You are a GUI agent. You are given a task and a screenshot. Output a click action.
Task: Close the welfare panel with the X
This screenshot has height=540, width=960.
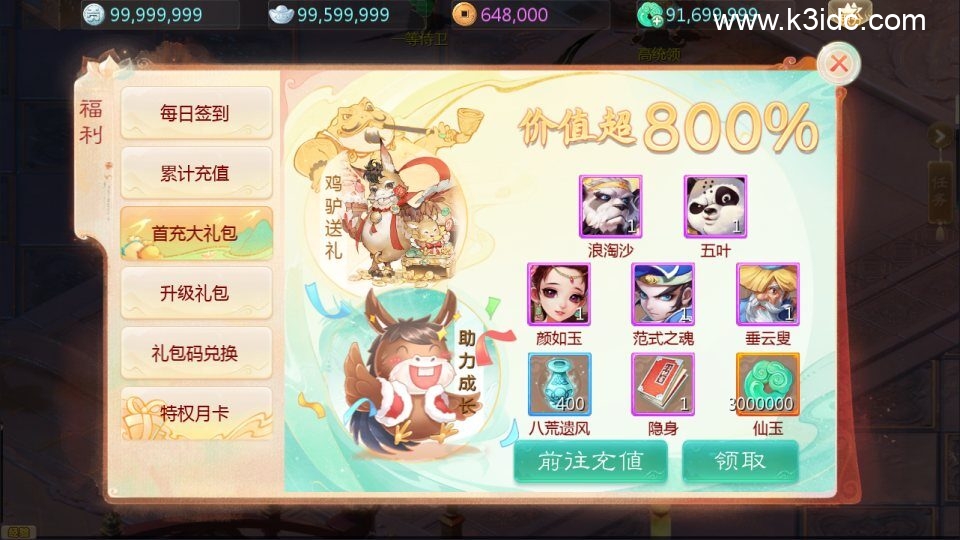pos(839,65)
